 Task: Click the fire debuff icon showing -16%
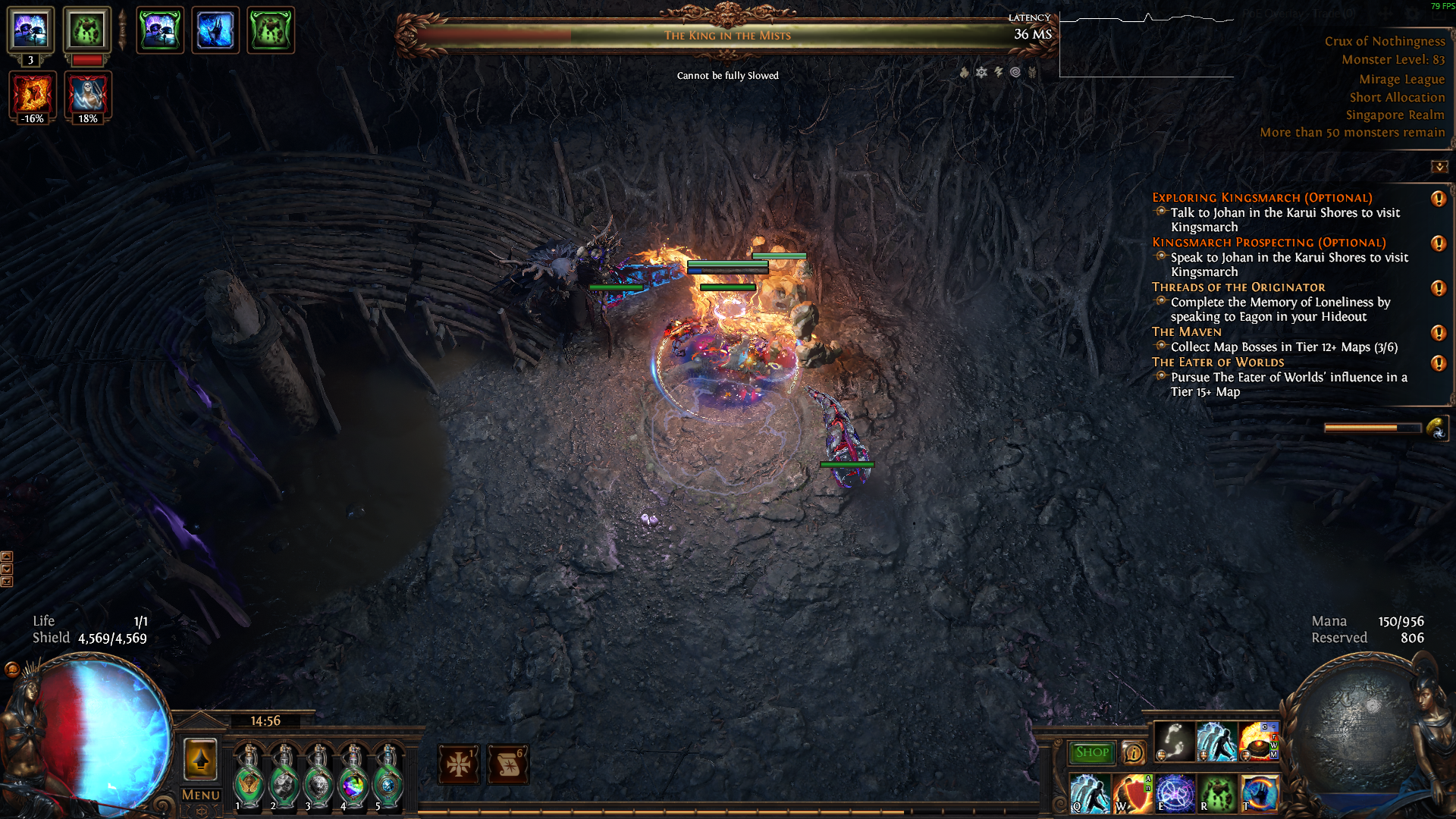coord(33,96)
